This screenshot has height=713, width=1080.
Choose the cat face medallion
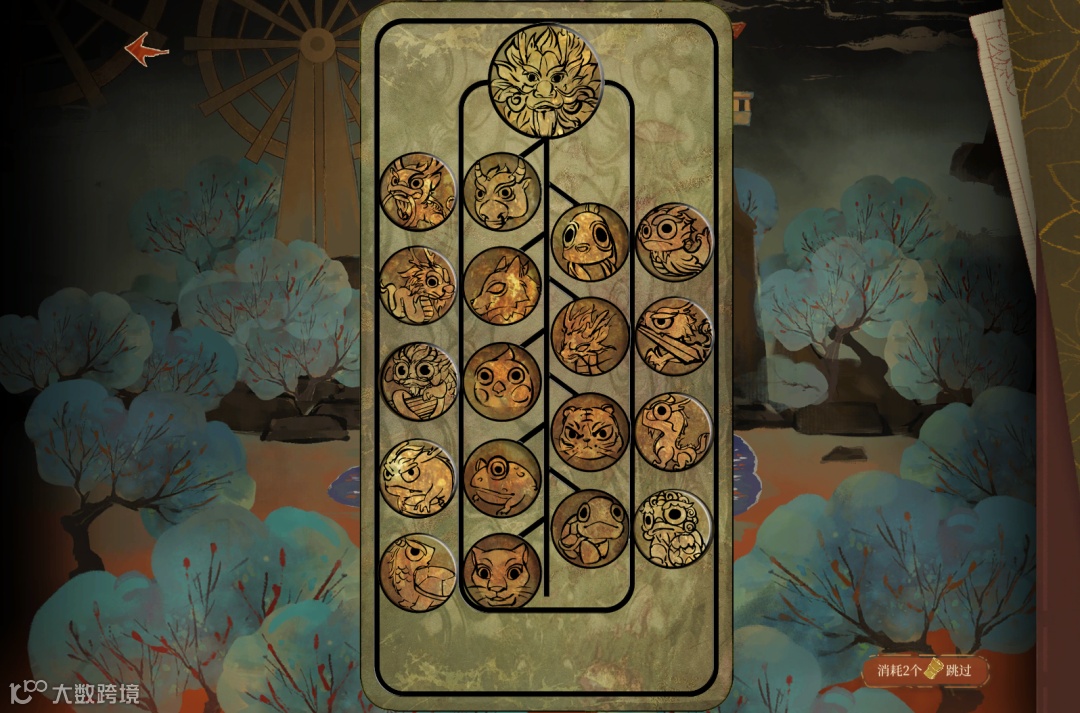[502, 572]
